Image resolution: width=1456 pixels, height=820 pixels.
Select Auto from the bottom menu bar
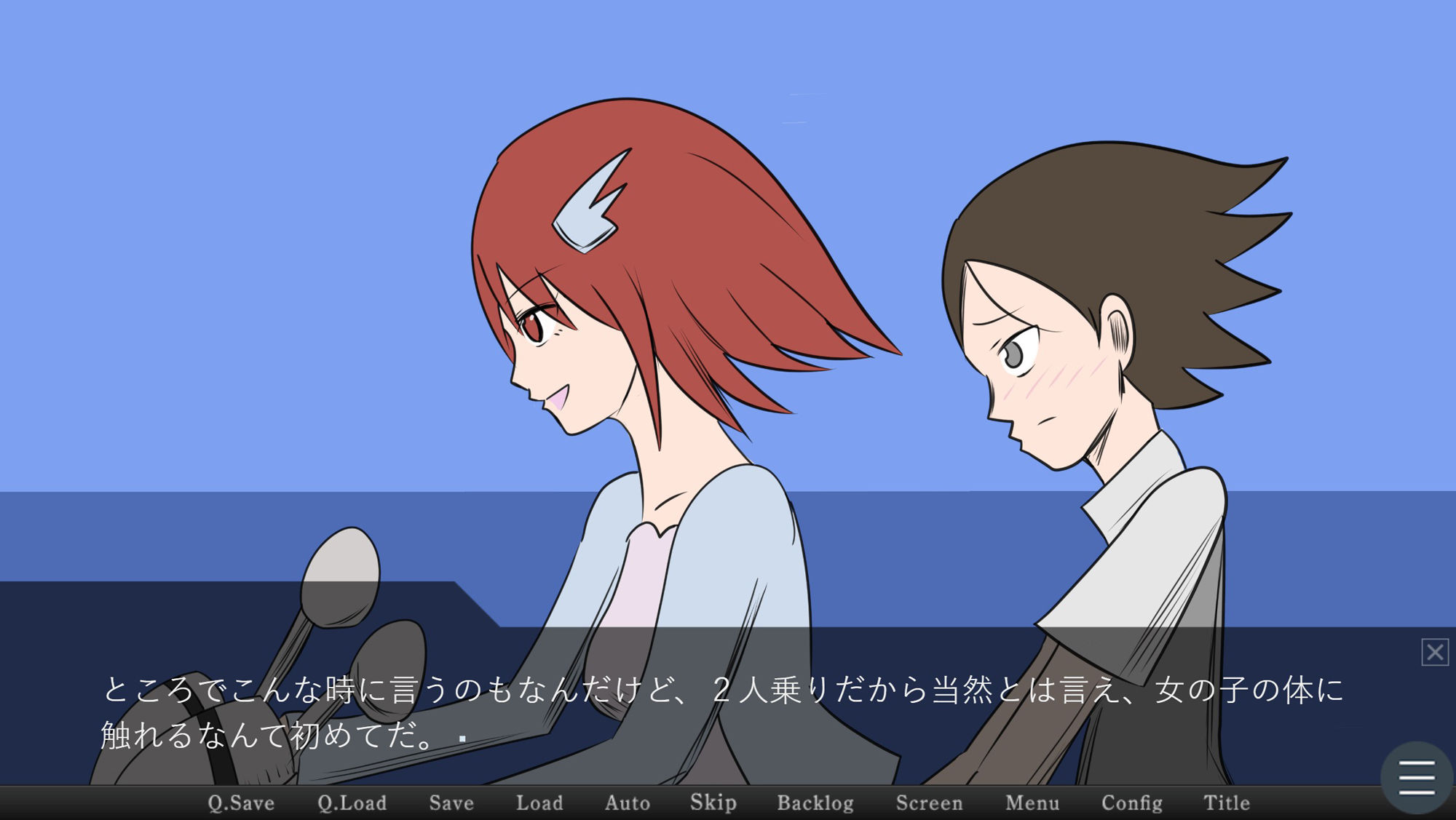click(627, 803)
